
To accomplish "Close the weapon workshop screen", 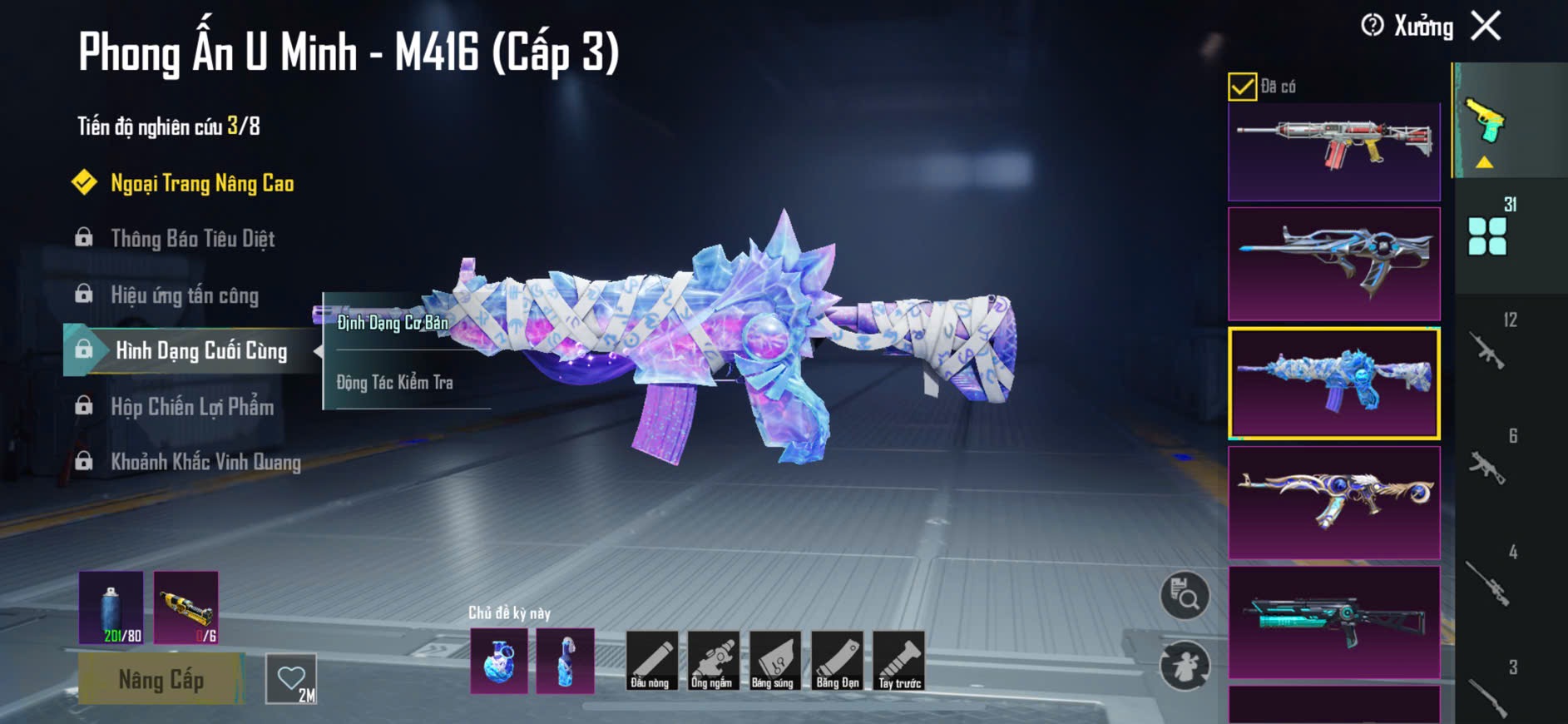I will pyautogui.click(x=1486, y=26).
